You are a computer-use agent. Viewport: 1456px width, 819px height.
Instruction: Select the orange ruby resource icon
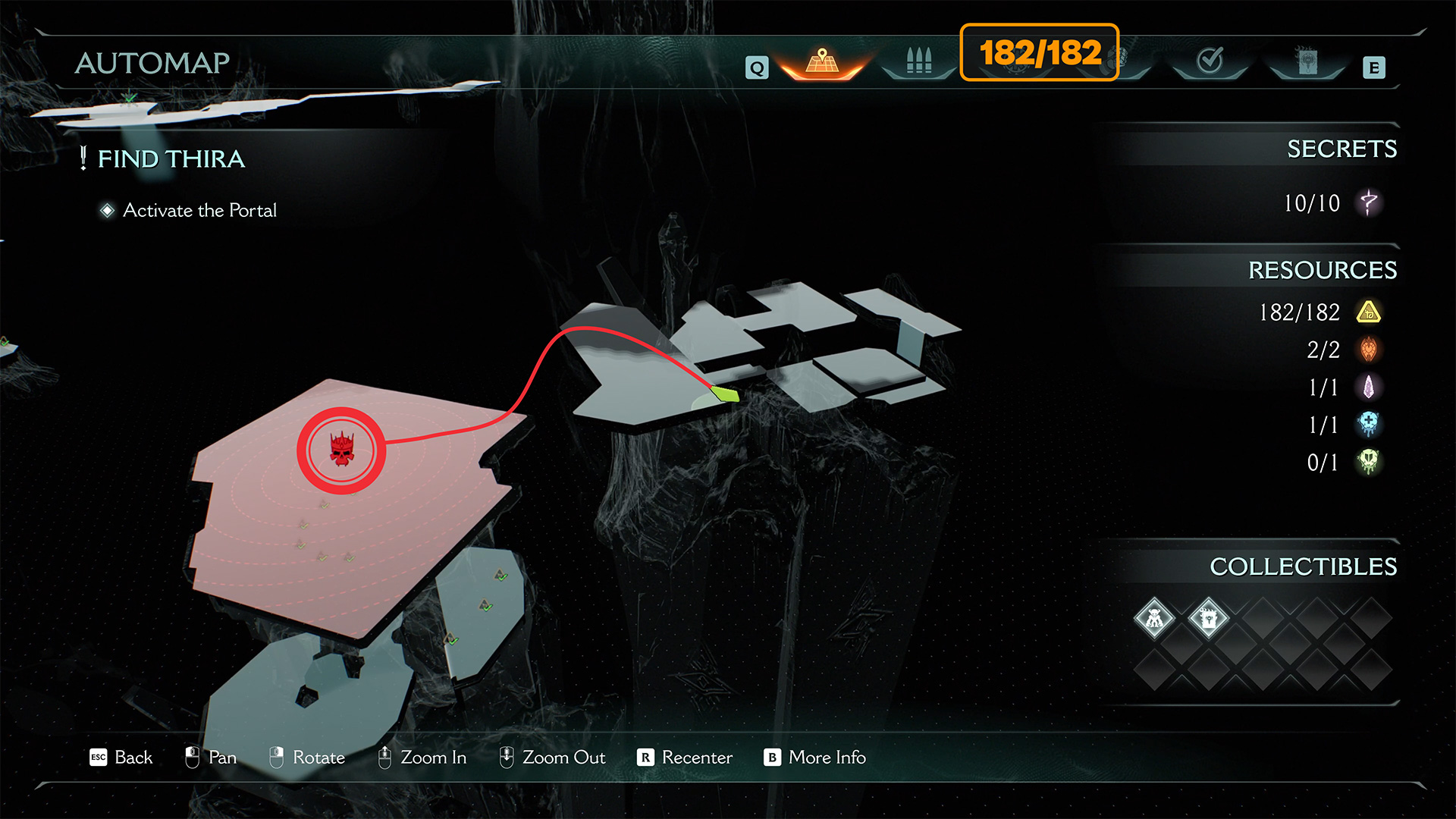click(x=1369, y=350)
